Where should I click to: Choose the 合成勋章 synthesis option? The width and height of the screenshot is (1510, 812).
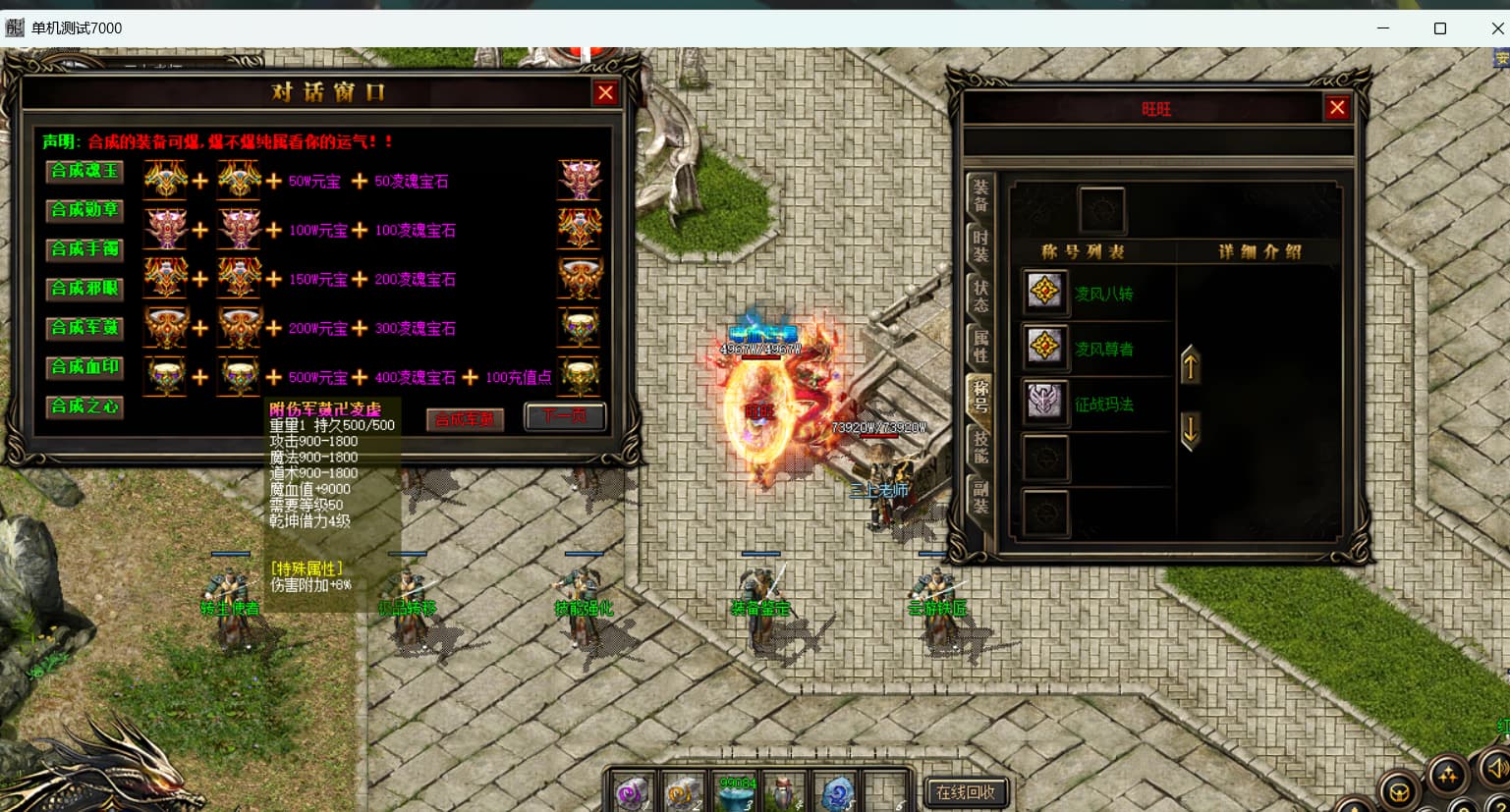point(84,211)
